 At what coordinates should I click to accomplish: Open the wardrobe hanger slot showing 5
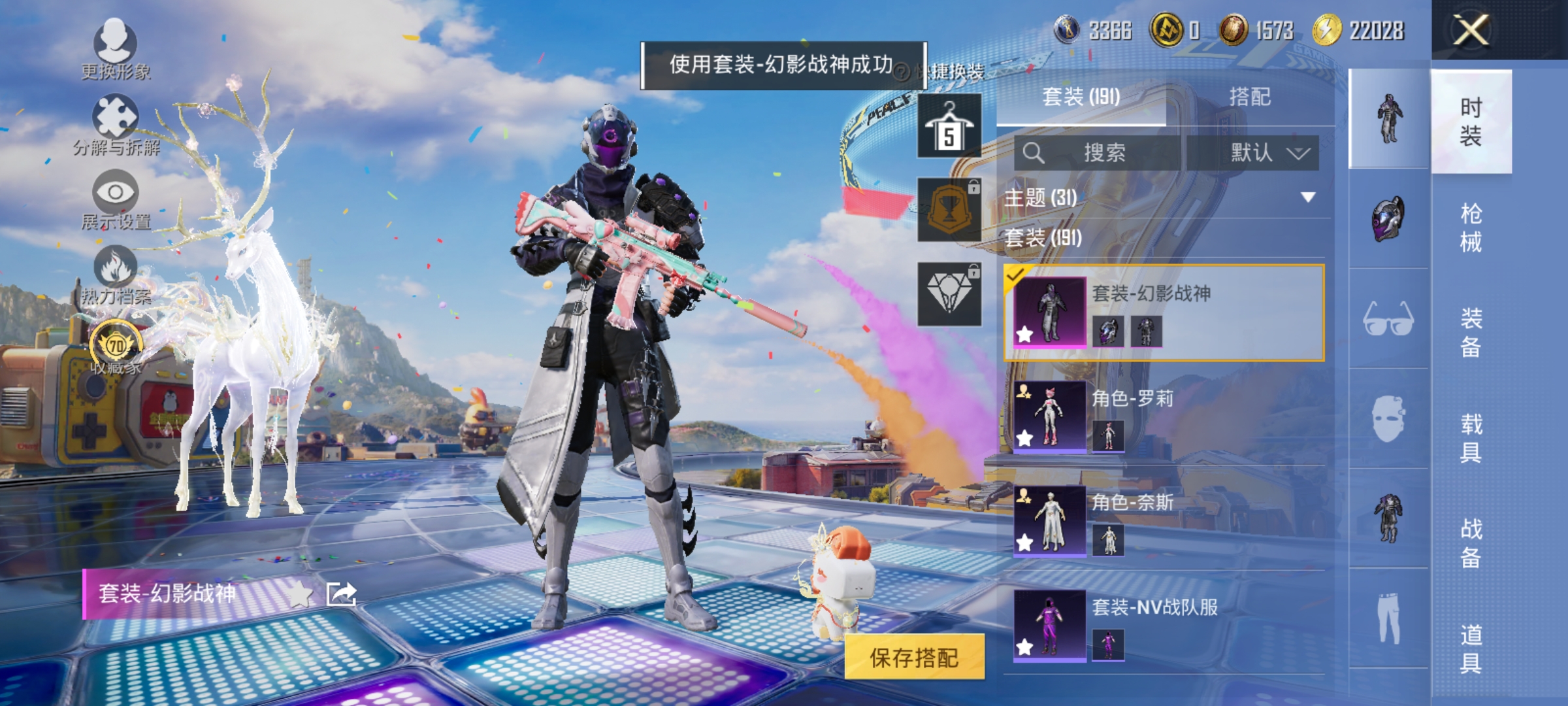[951, 124]
